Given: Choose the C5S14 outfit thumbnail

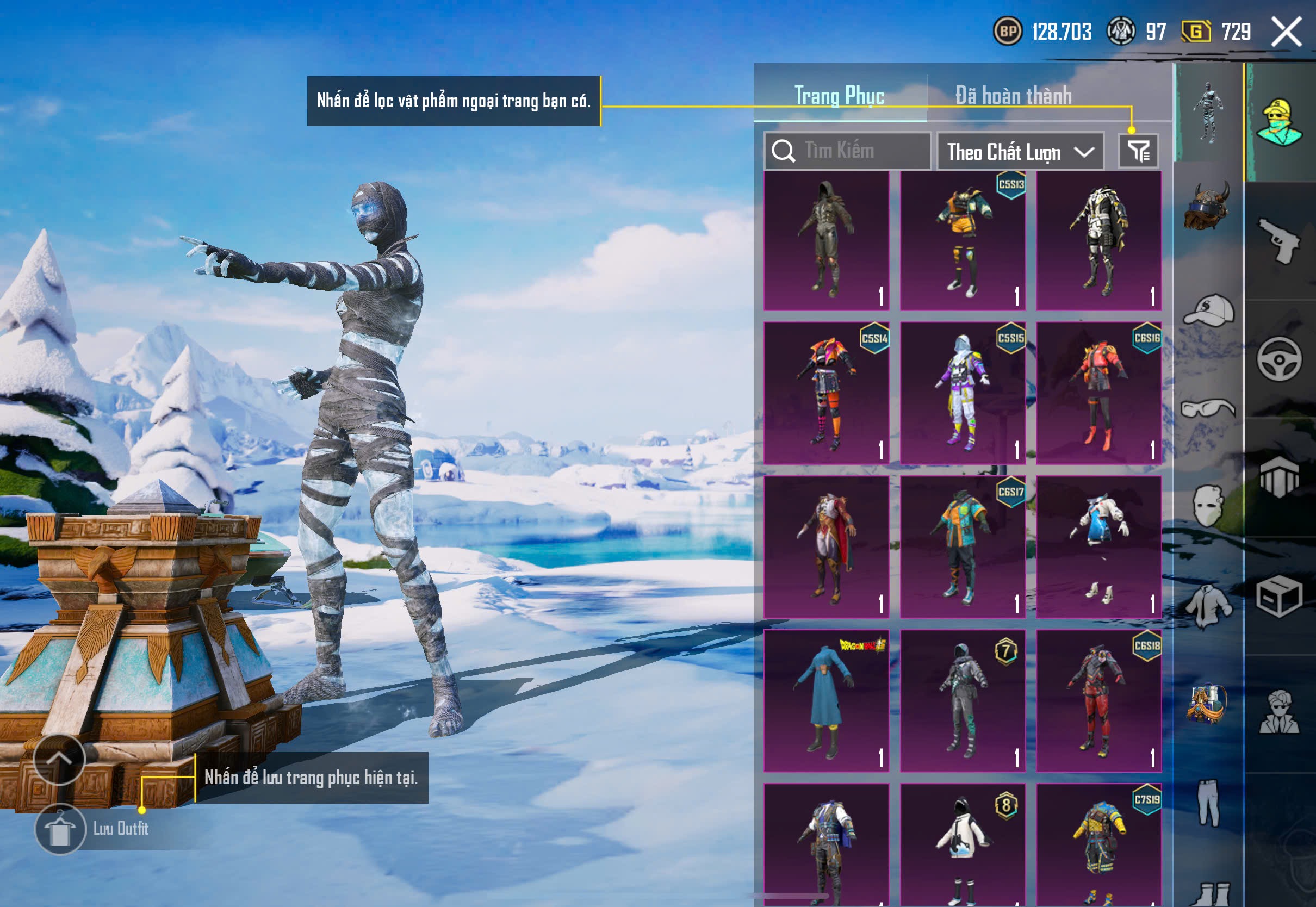Looking at the screenshot, I should point(826,393).
